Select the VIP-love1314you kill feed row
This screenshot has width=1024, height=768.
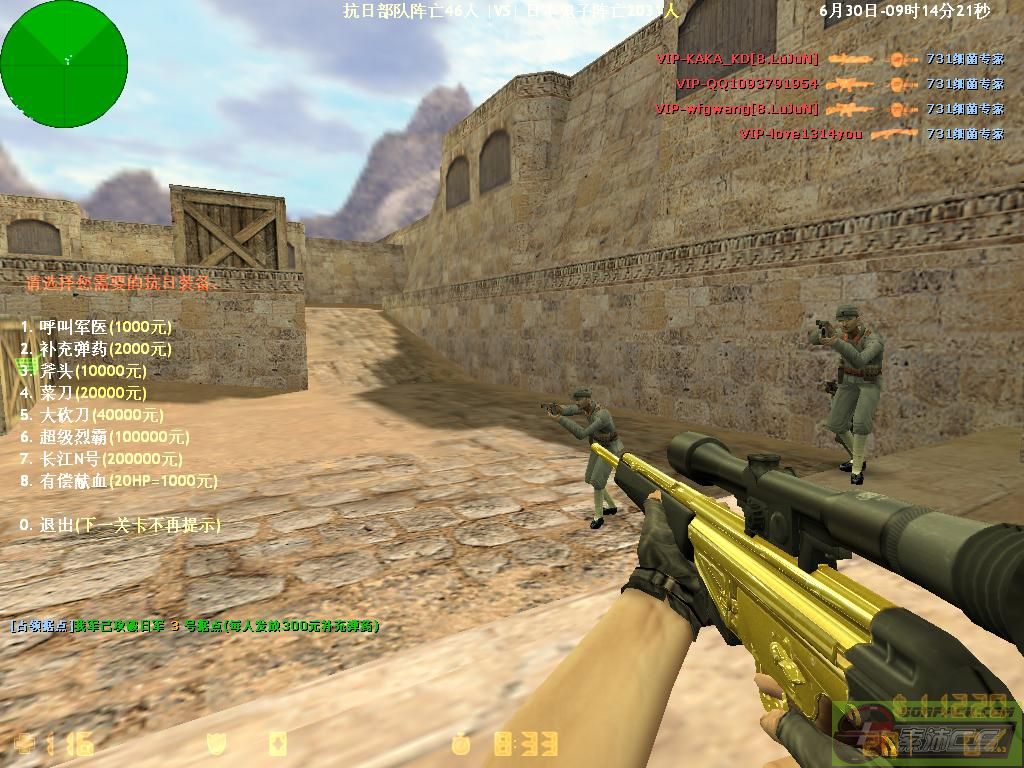pos(870,134)
